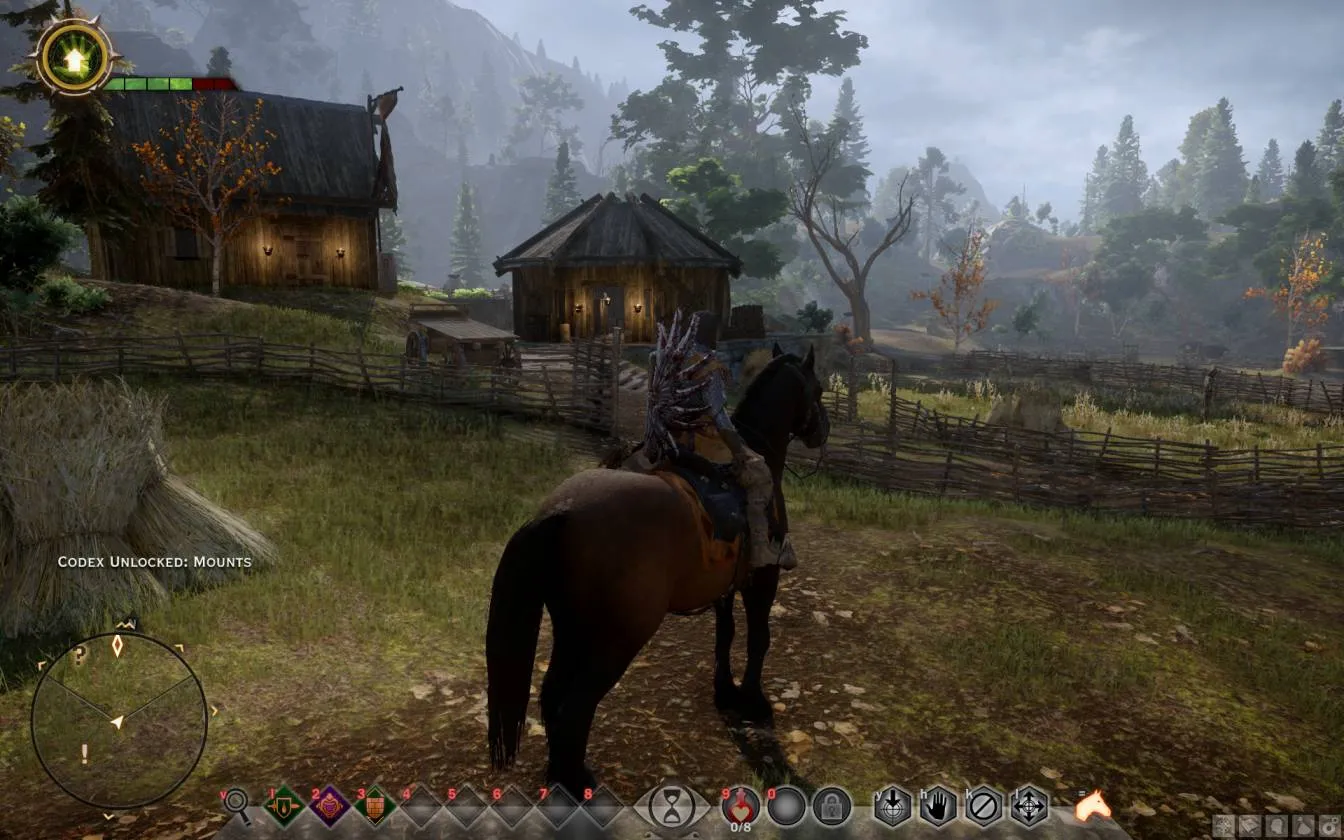This screenshot has width=1344, height=840.
Task: Use the red health potion slot
Action: coord(741,805)
